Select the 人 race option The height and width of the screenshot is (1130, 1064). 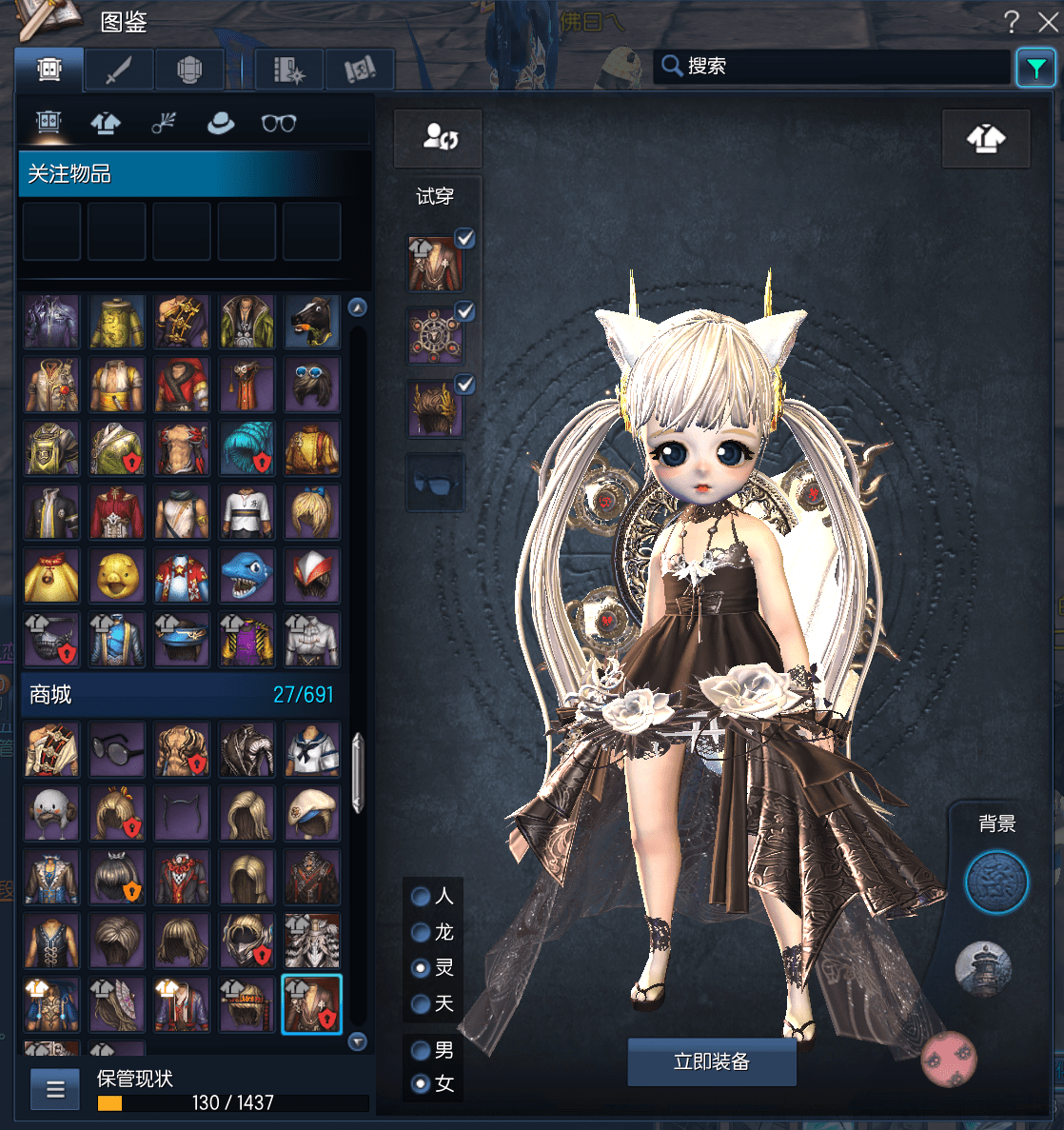pyautogui.click(x=421, y=896)
